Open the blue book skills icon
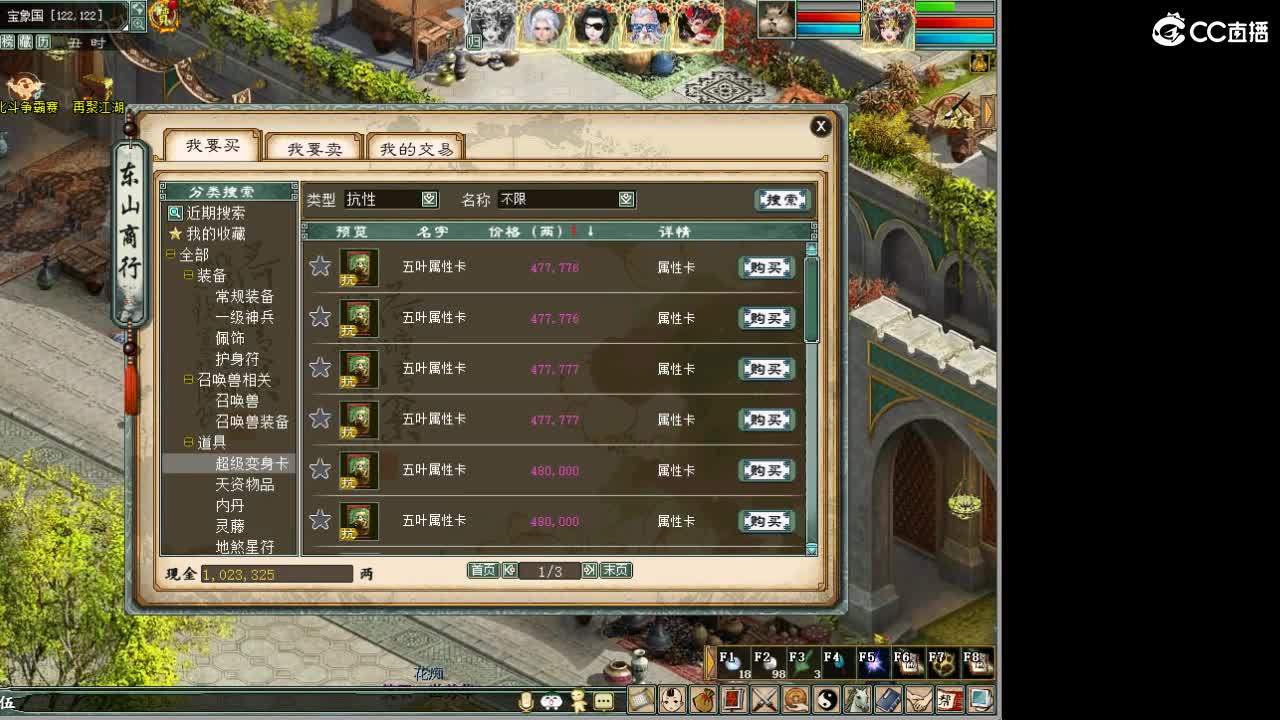1280x720 pixels. pyautogui.click(x=889, y=701)
